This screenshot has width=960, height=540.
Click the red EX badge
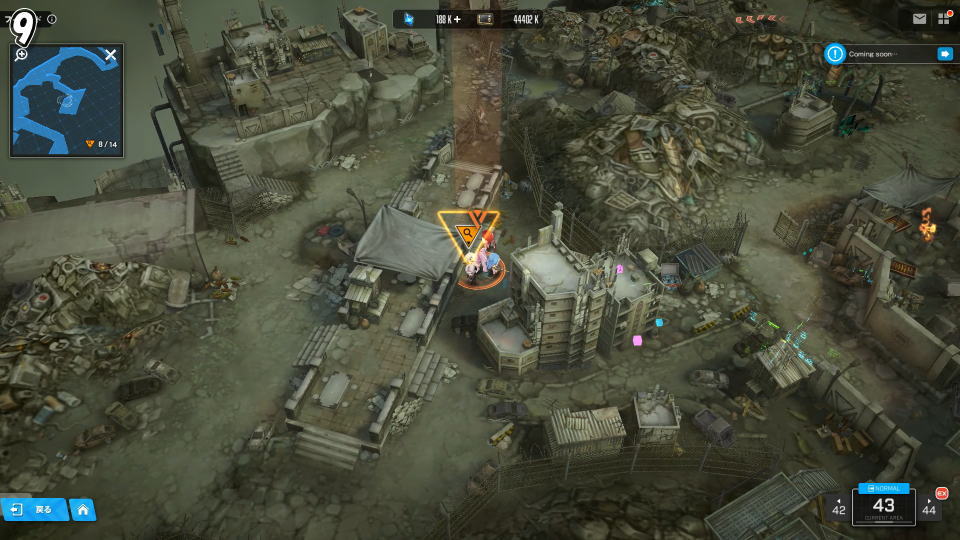941,492
